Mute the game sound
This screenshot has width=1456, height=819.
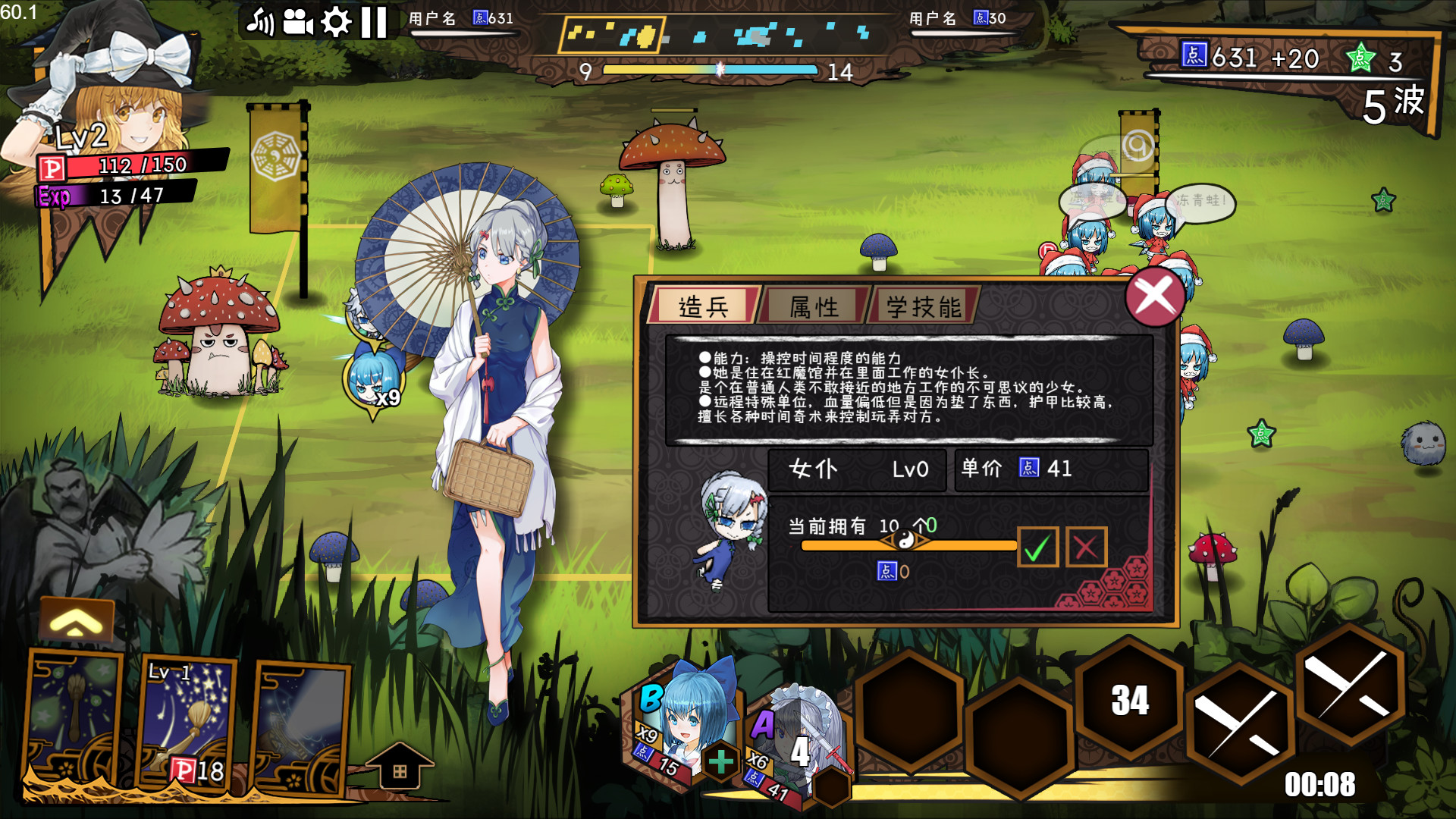pos(262,21)
